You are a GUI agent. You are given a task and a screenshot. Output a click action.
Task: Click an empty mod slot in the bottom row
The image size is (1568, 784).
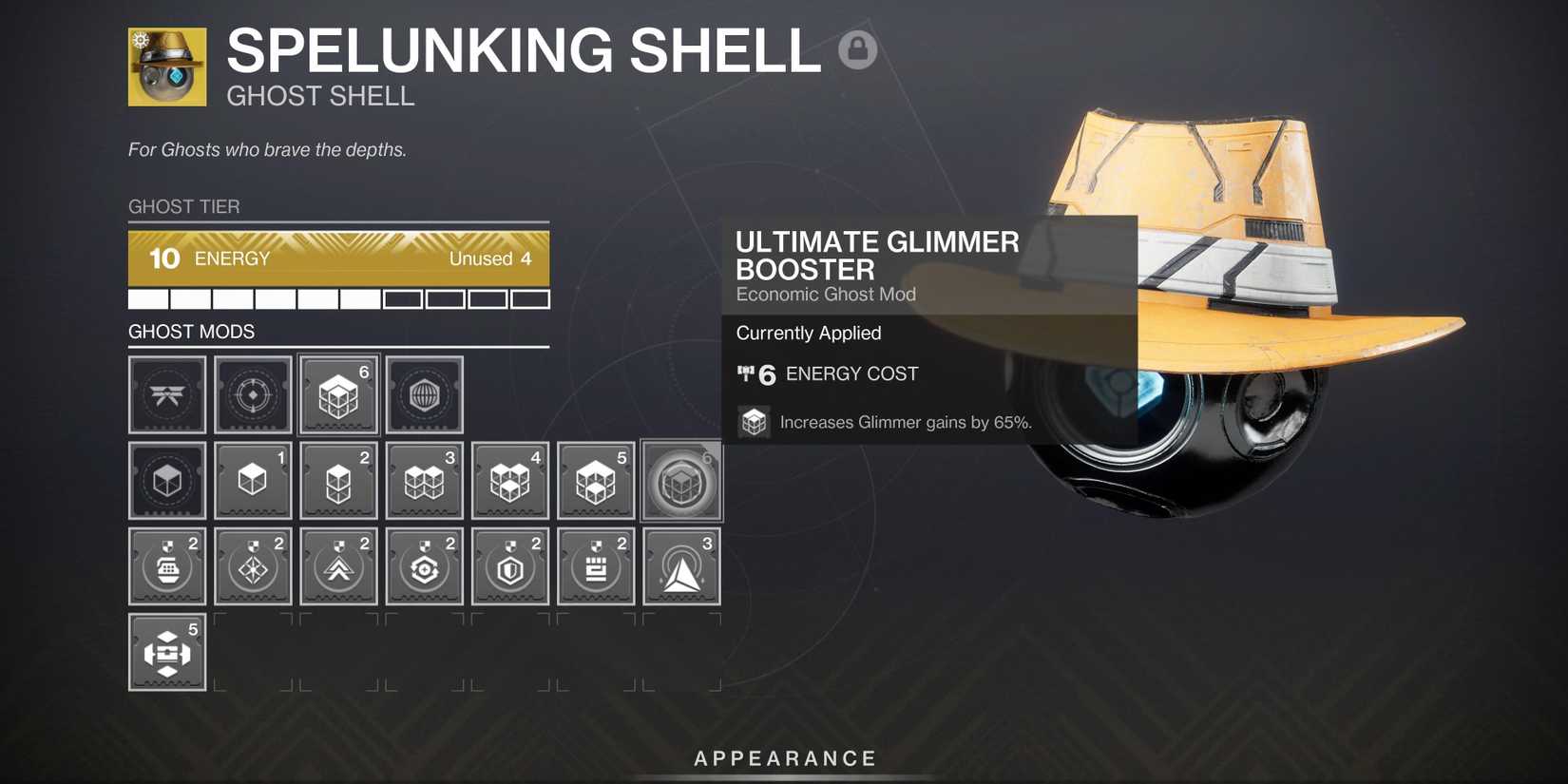[x=253, y=651]
